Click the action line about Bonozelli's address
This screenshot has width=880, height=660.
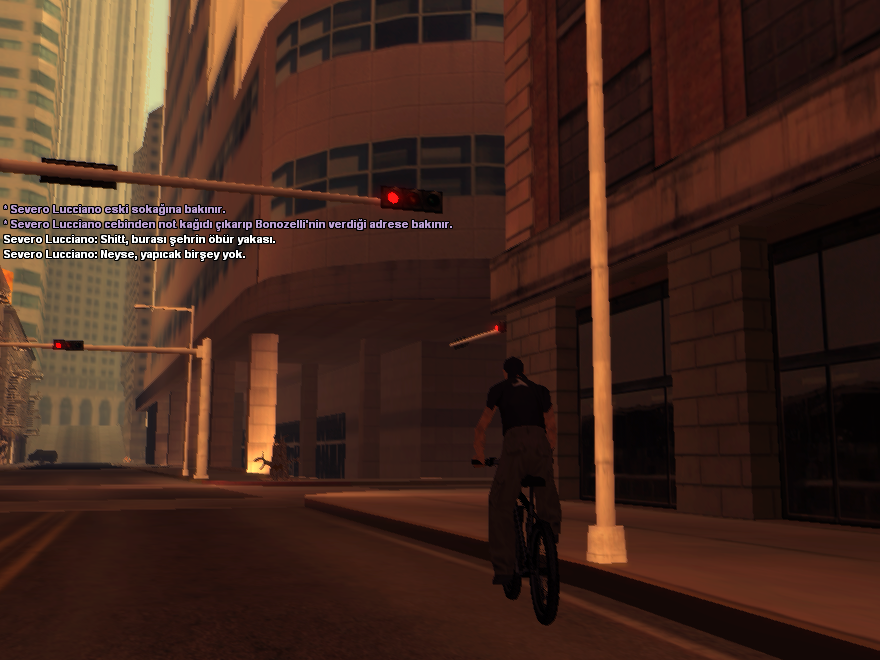pos(228,225)
